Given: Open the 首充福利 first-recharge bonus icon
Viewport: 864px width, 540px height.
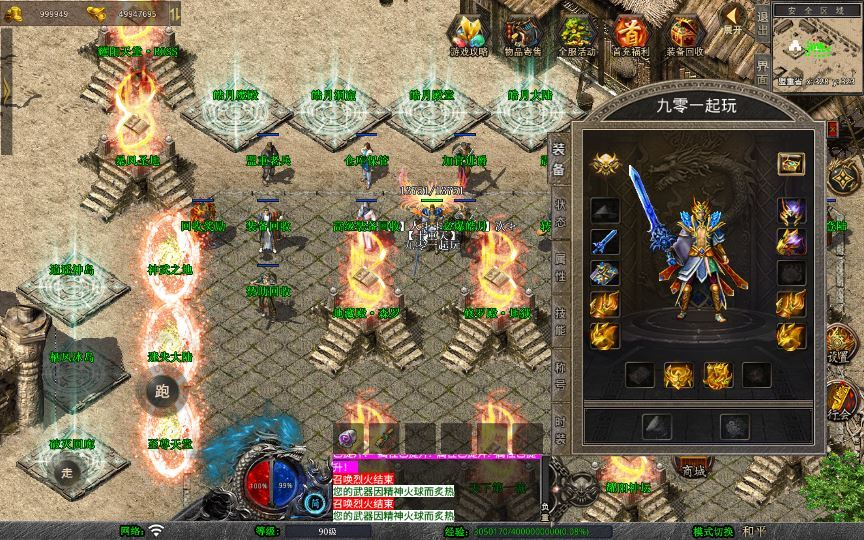Looking at the screenshot, I should [631, 34].
